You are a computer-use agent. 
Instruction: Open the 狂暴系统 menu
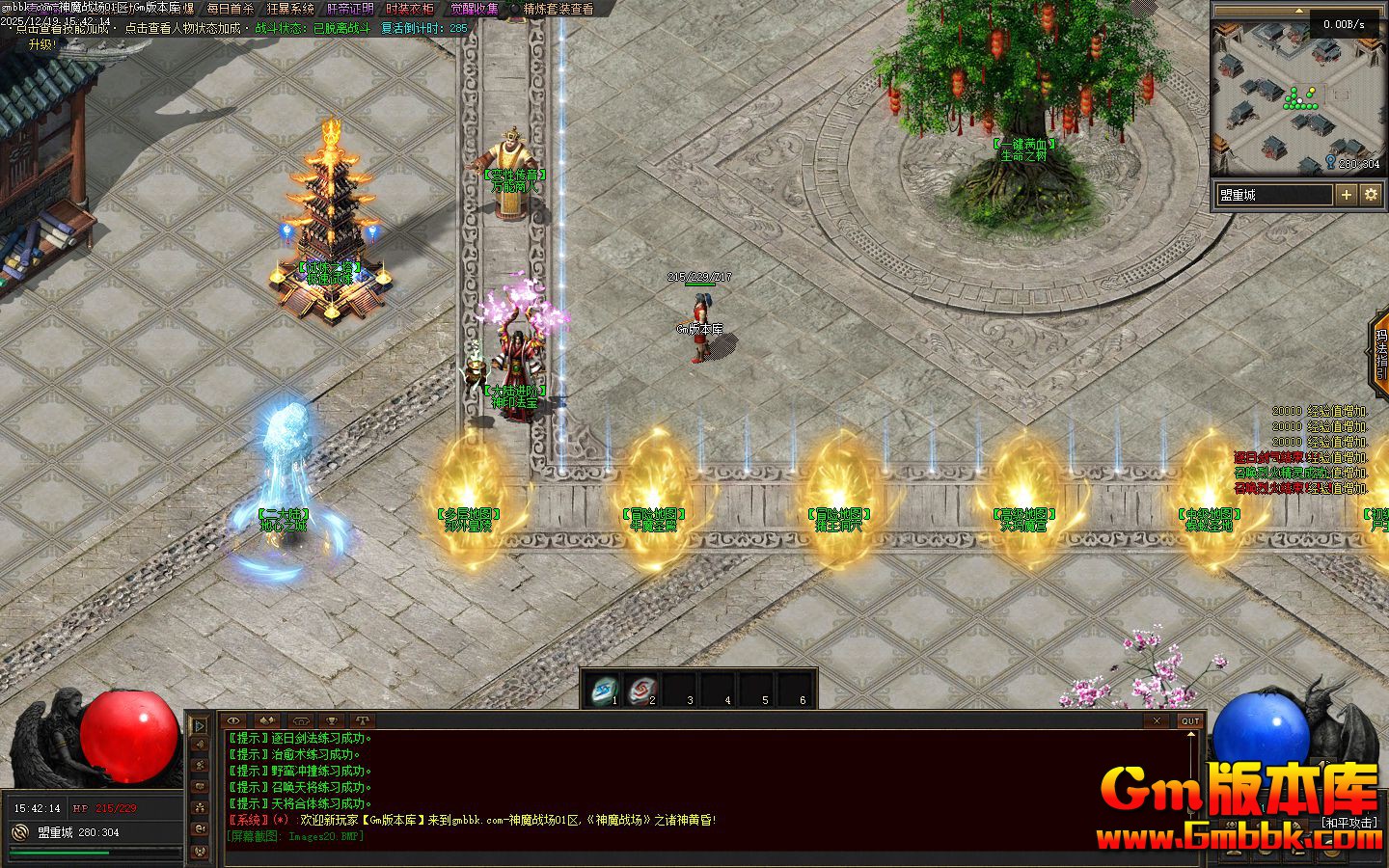click(290, 9)
